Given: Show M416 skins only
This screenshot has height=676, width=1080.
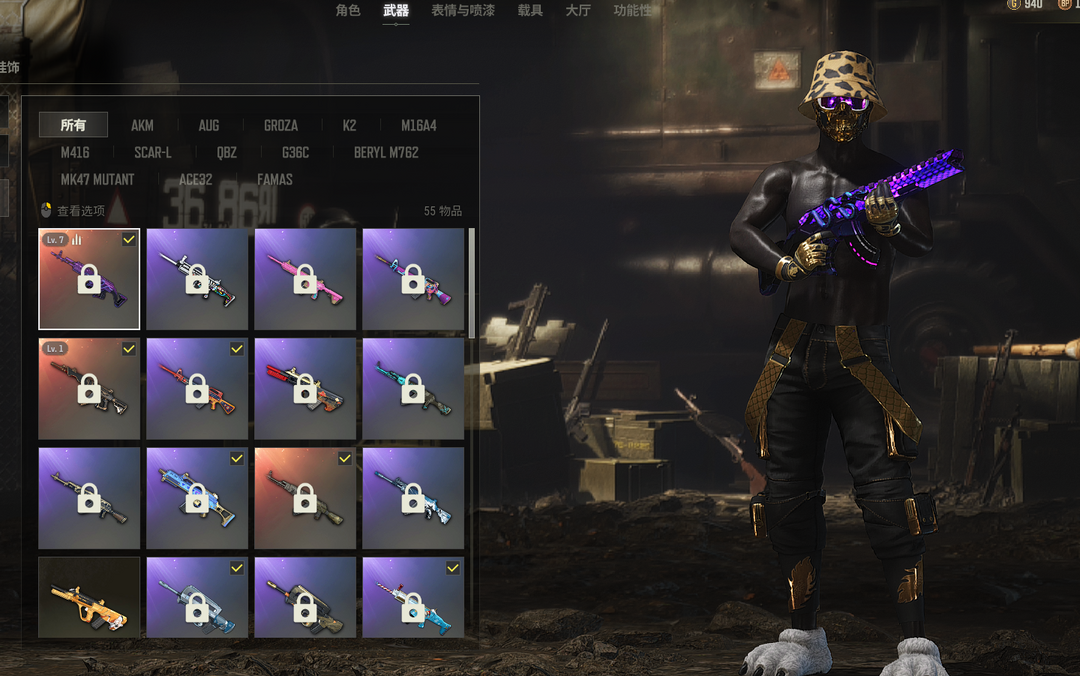Looking at the screenshot, I should [x=75, y=152].
